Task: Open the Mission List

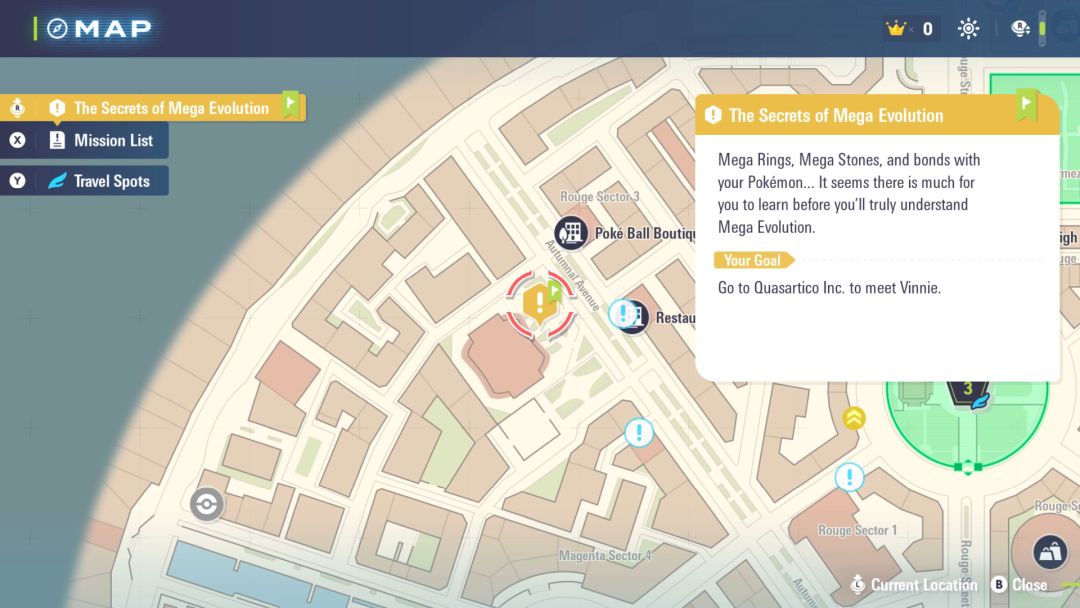Action: (x=112, y=140)
